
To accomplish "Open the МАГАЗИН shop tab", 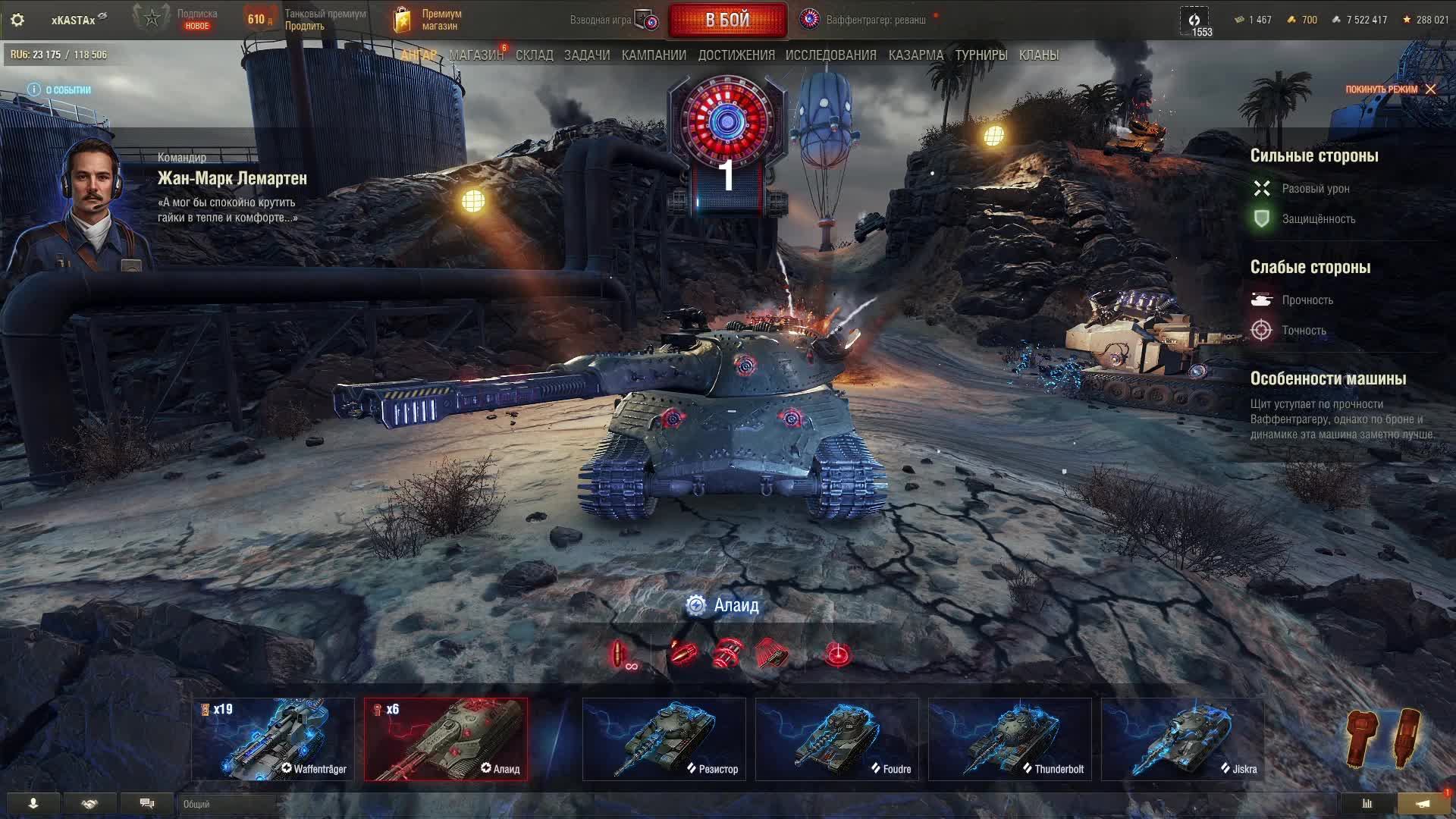I will [475, 55].
